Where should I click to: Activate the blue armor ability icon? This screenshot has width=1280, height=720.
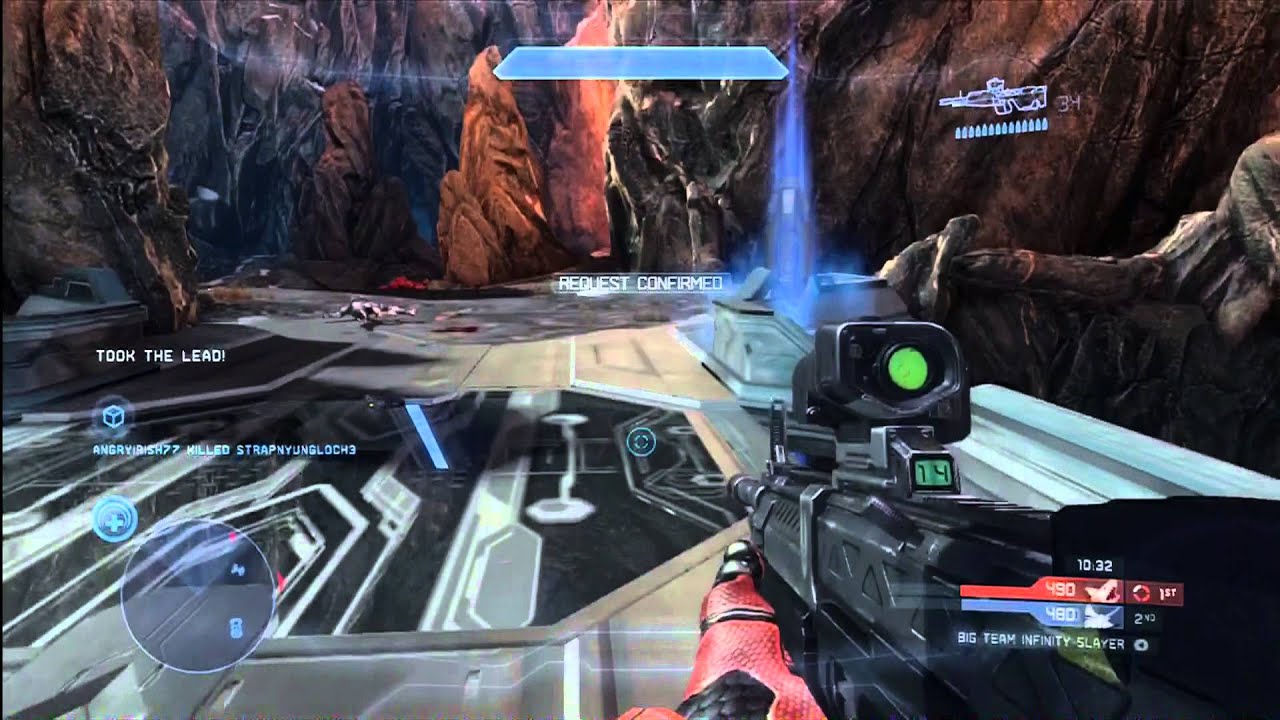click(x=115, y=521)
